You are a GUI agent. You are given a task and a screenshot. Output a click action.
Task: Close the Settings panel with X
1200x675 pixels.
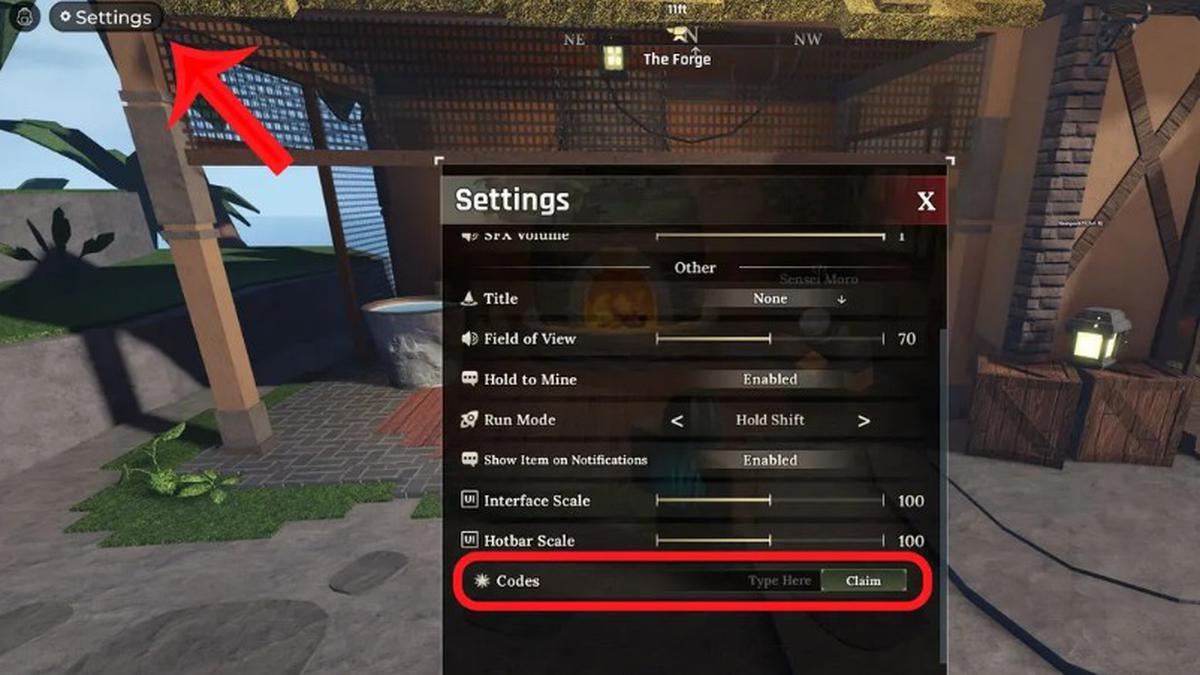pos(926,201)
